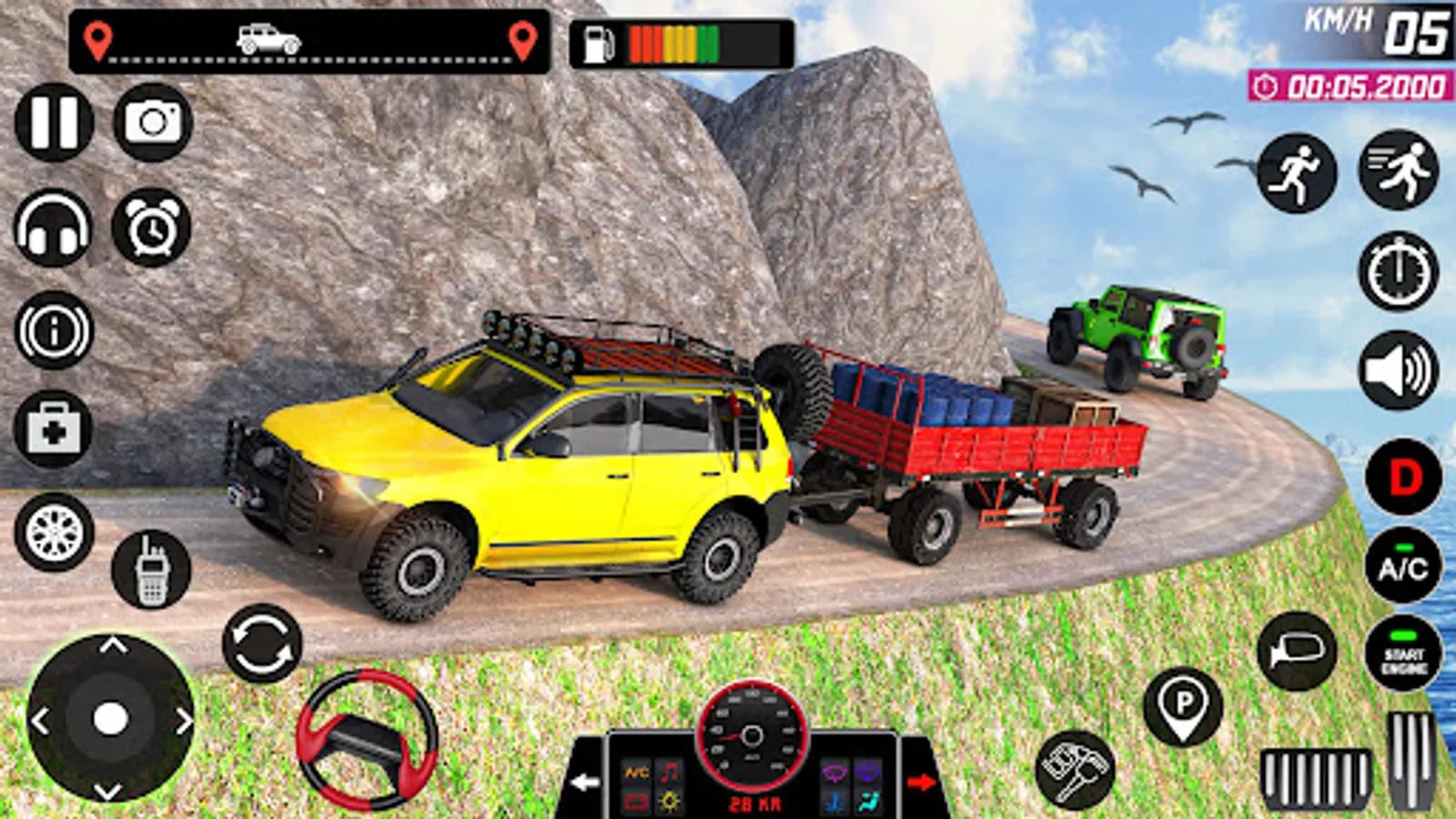The image size is (1456, 819).
Task: Open the repair tools wrench button
Action: click(x=1077, y=770)
